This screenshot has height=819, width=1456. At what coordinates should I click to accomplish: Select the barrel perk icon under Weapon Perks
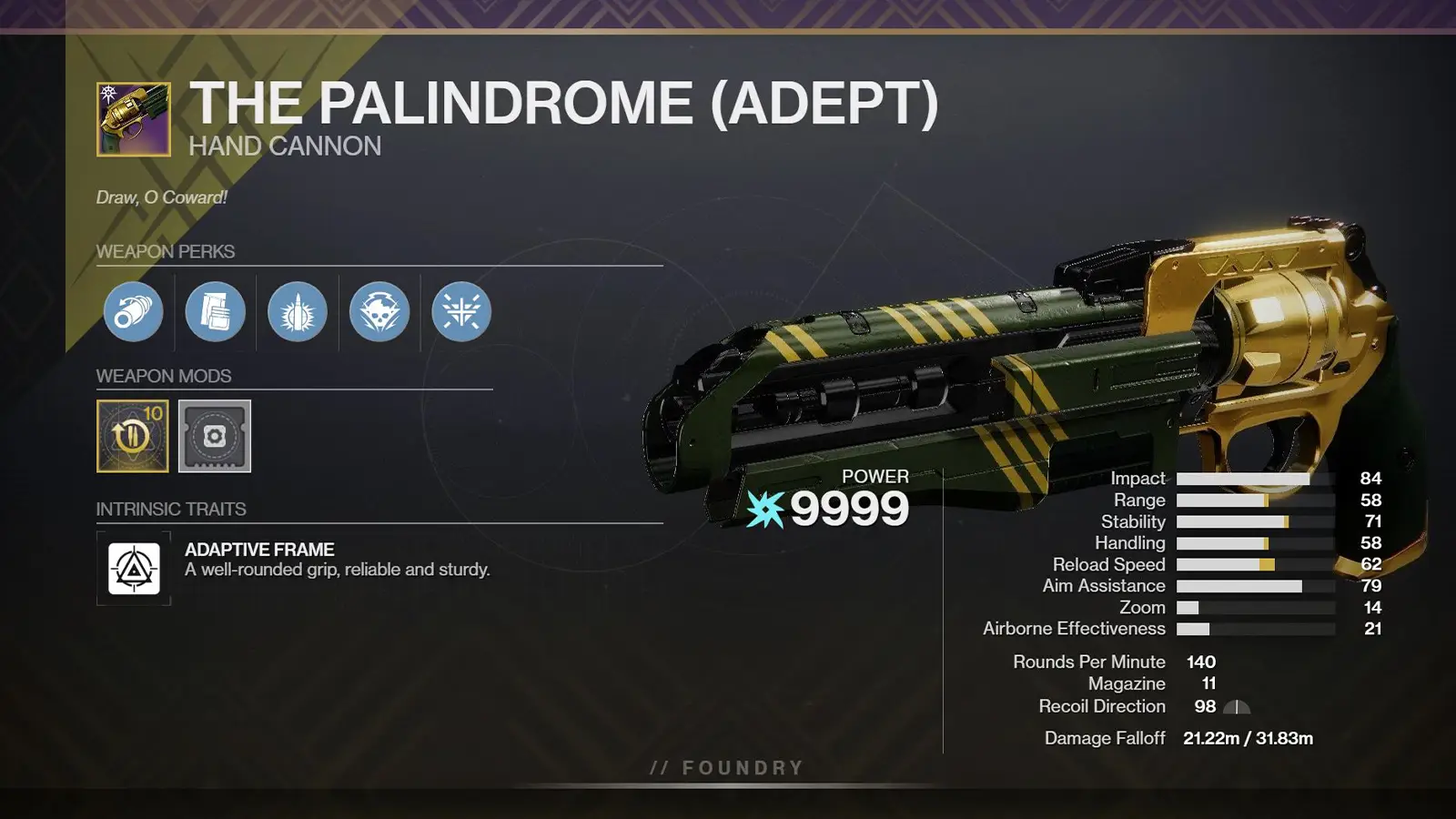pyautogui.click(x=133, y=311)
